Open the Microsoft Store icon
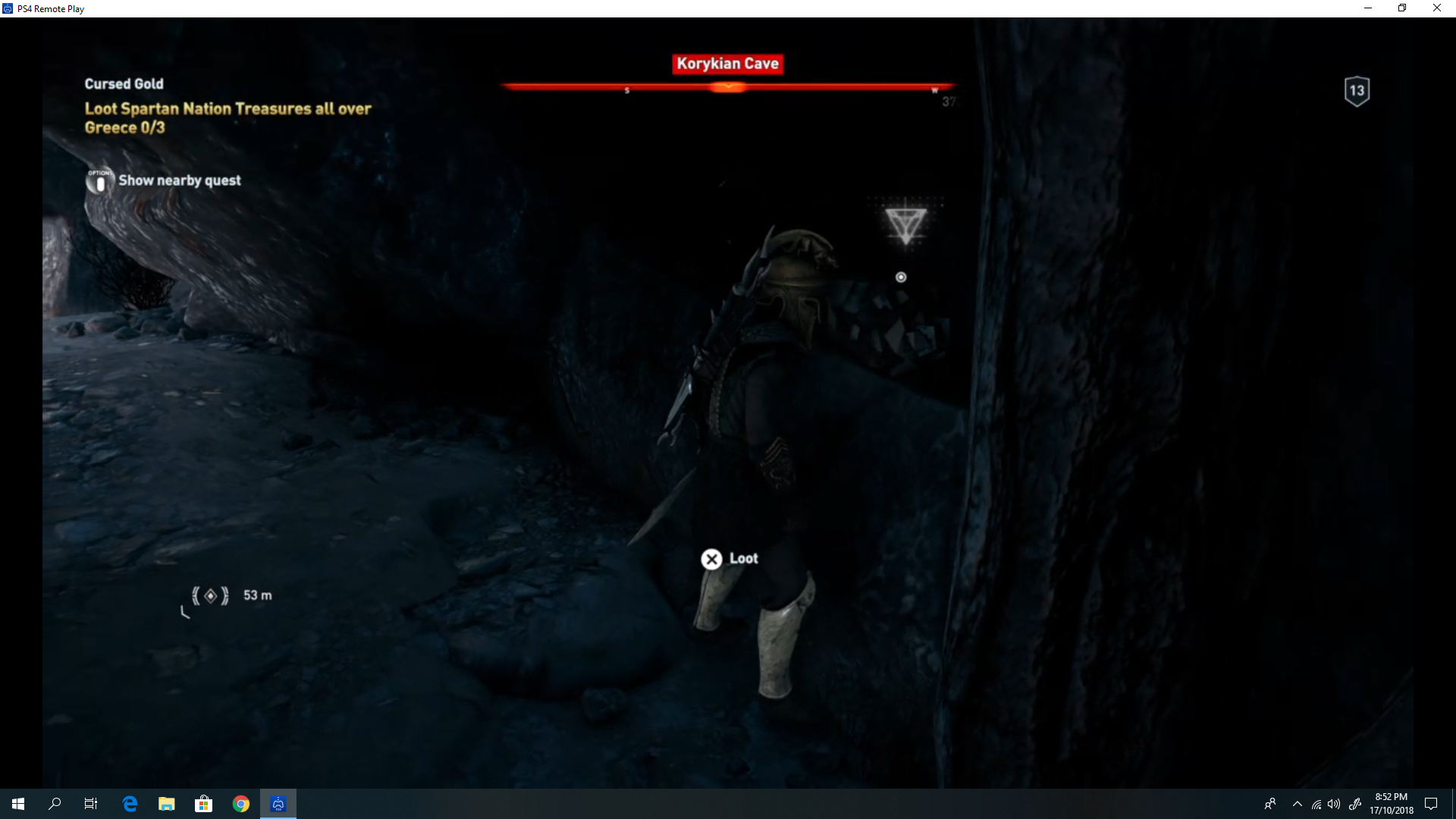Screen dimensions: 1456x819 203,803
